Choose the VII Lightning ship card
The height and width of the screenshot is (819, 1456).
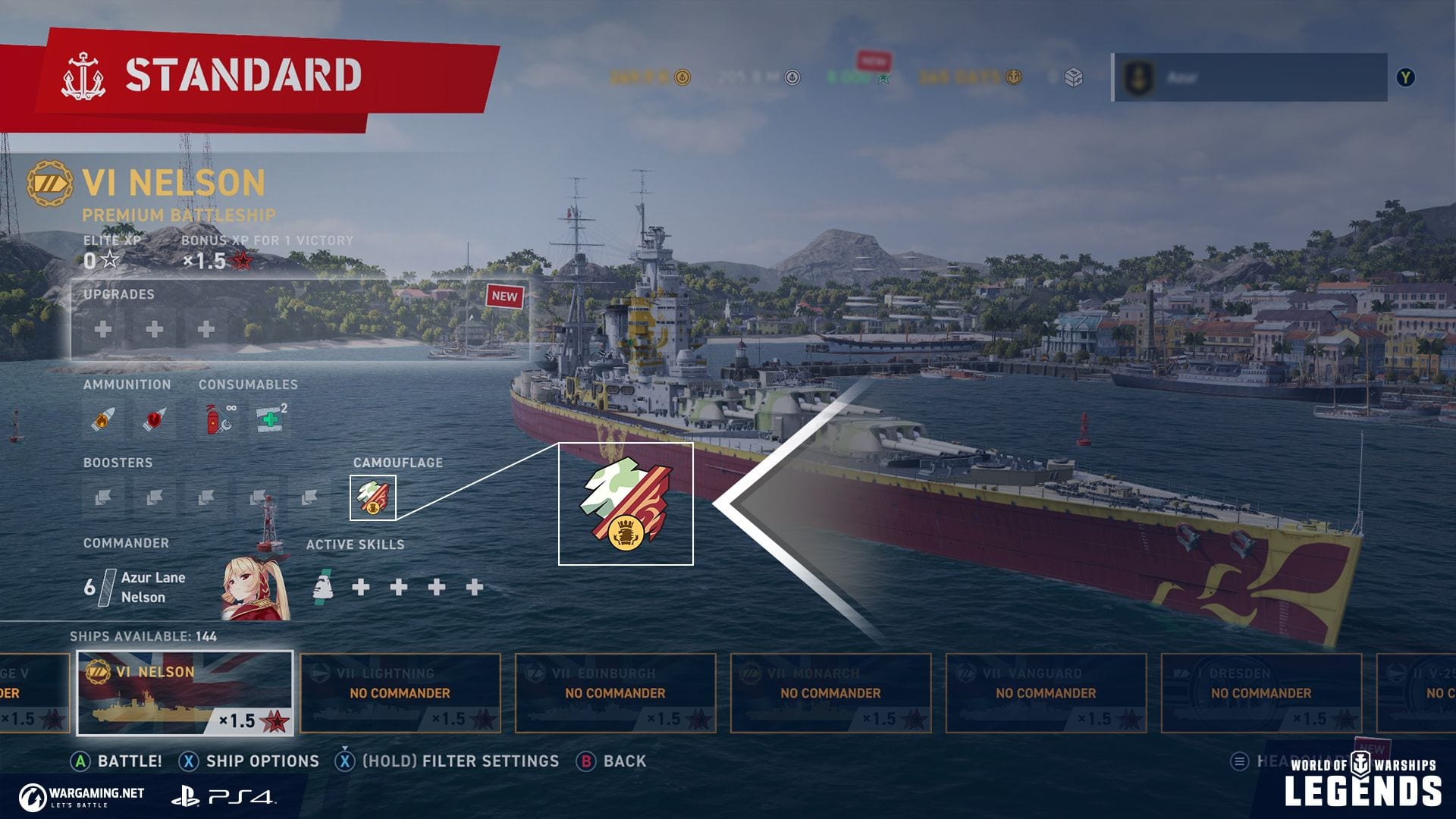[400, 693]
